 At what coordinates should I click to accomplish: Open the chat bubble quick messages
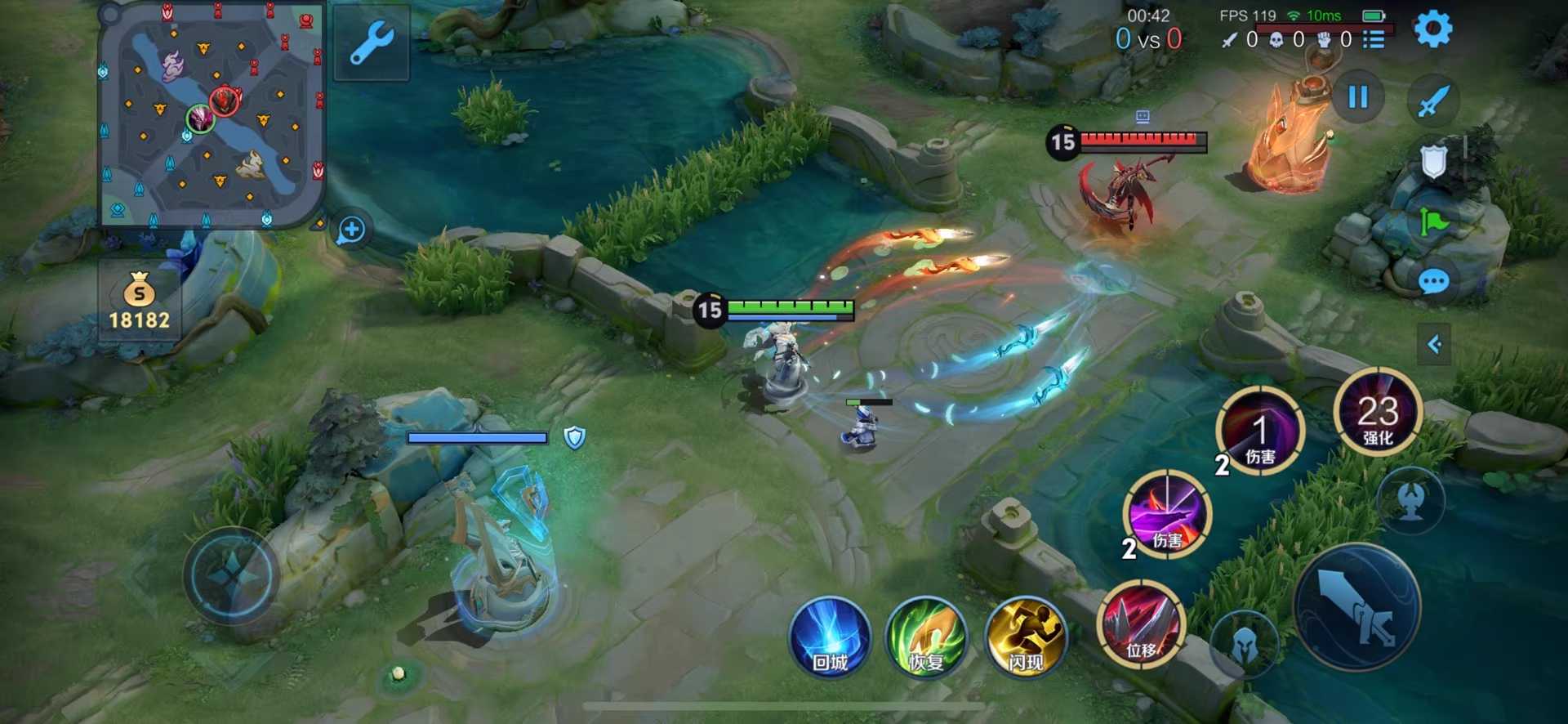pyautogui.click(x=1433, y=282)
